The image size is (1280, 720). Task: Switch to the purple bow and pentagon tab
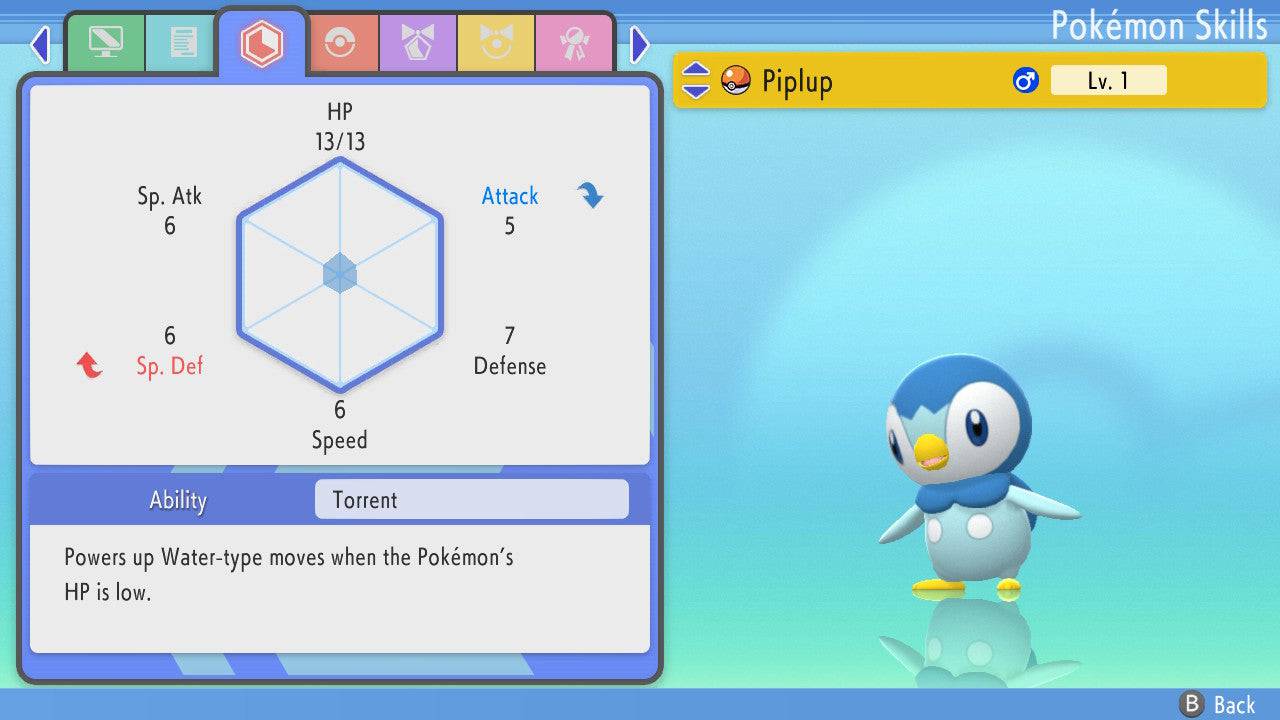point(417,43)
